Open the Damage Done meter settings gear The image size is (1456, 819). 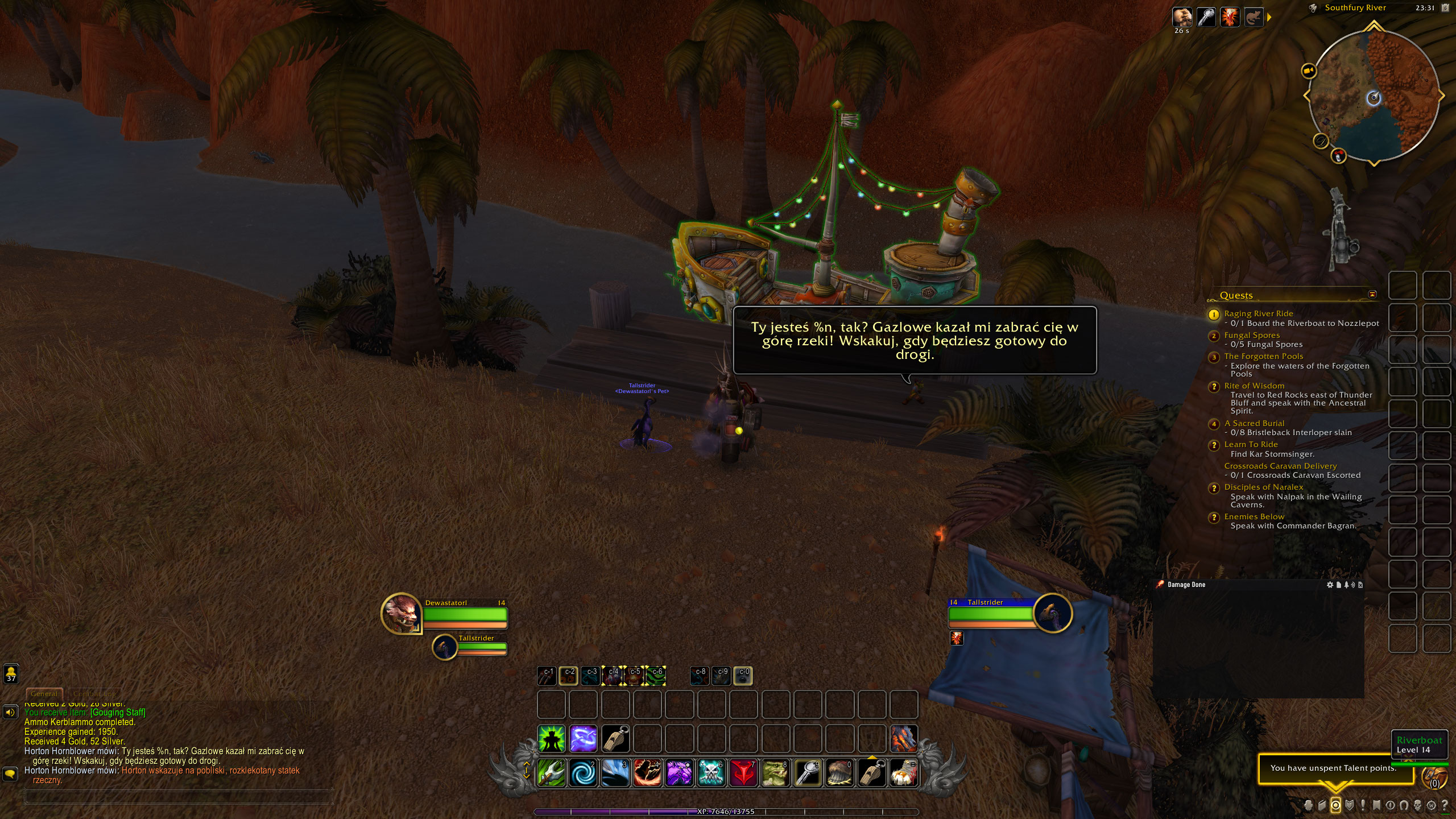[1330, 585]
